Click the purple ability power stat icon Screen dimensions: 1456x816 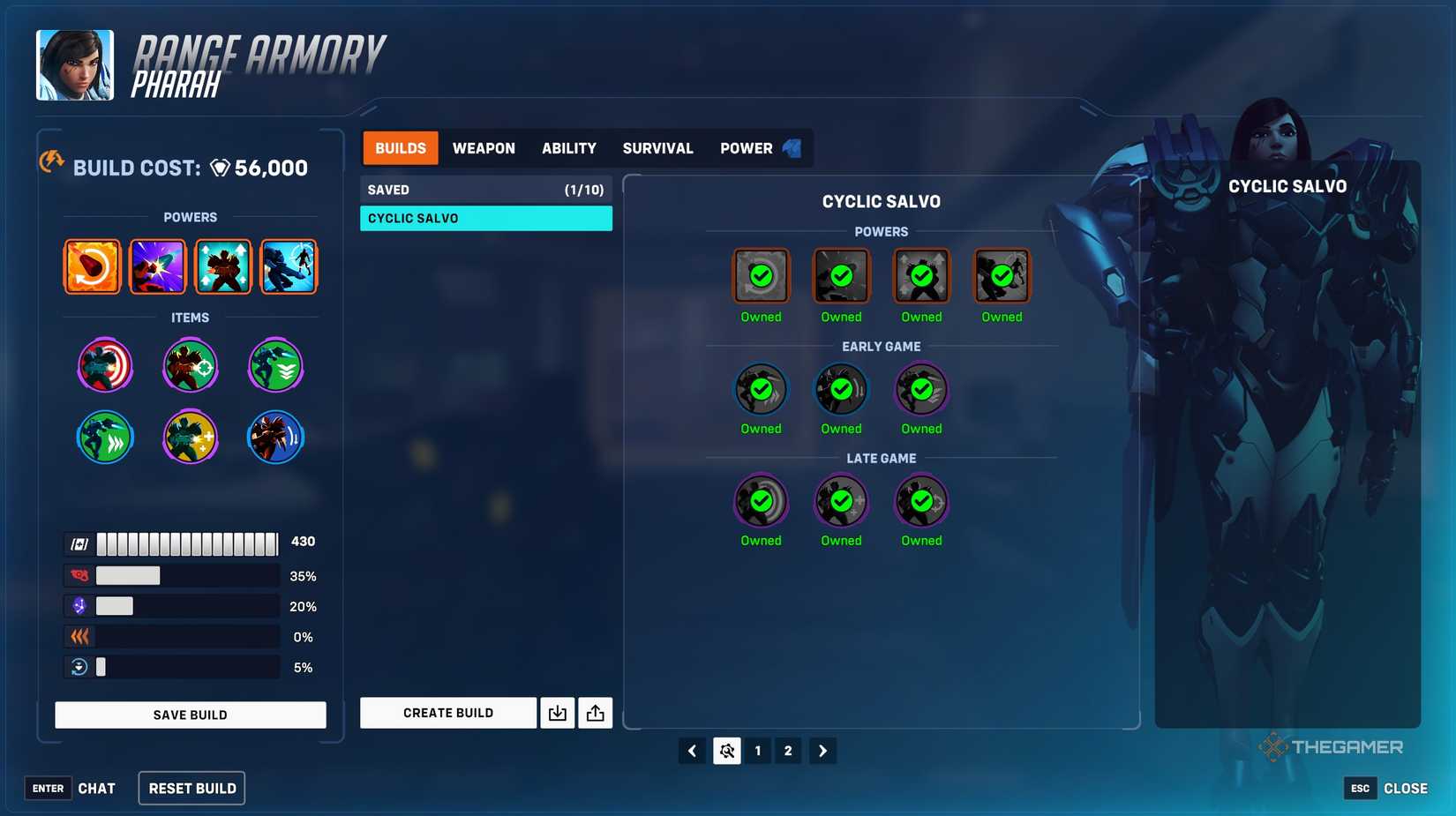tap(79, 606)
